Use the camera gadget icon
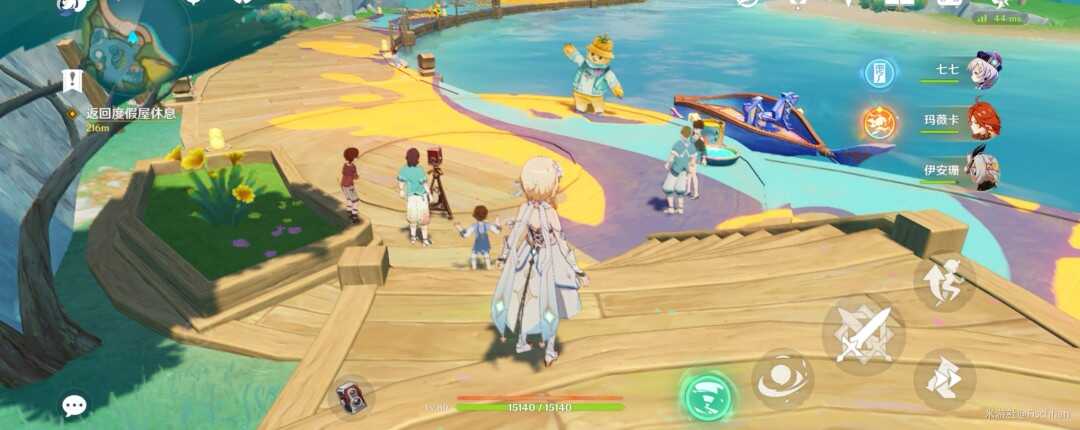Screen dimensions: 1080x430 (x=350, y=396)
